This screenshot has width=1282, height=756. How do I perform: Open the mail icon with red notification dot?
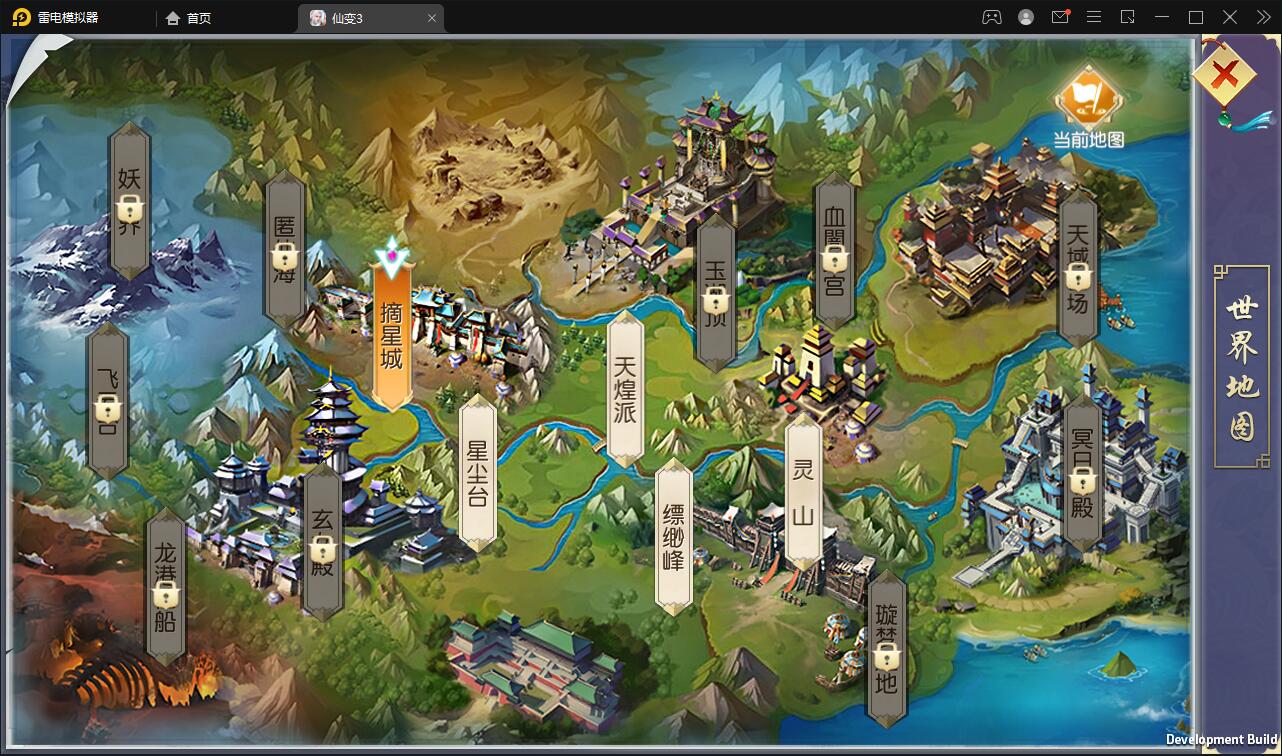pyautogui.click(x=1060, y=17)
